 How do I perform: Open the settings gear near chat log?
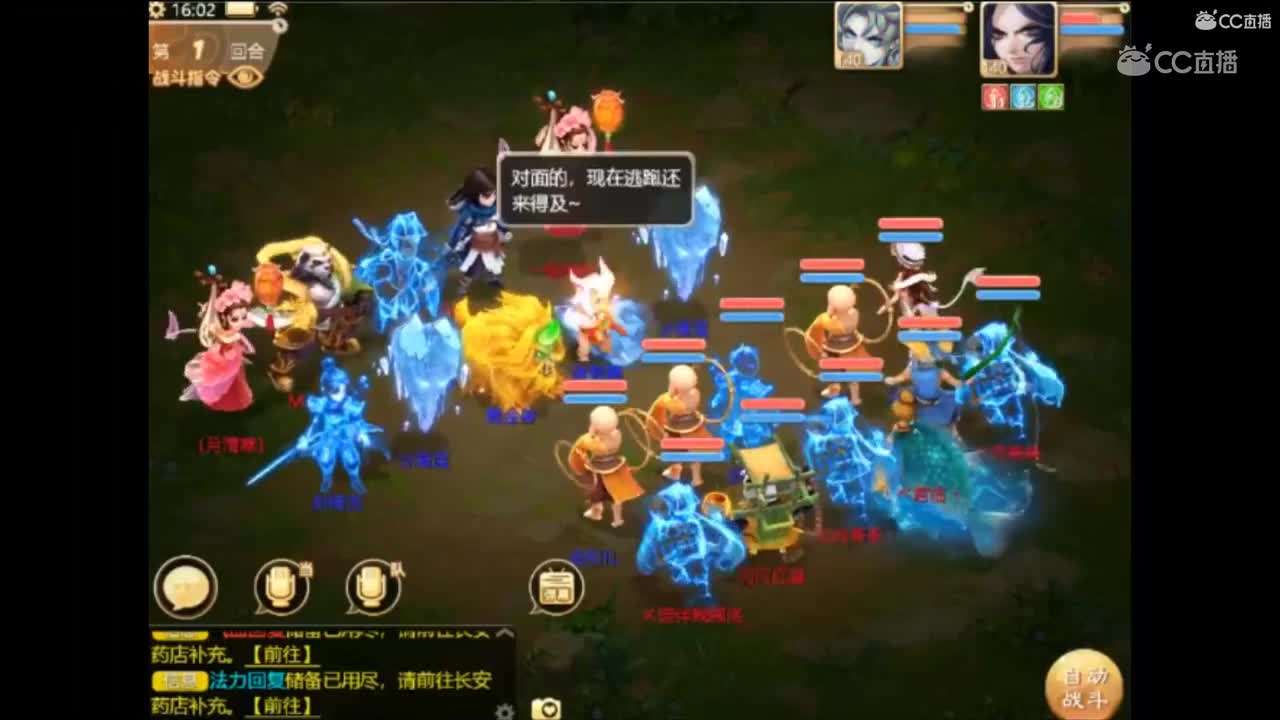coord(505,712)
